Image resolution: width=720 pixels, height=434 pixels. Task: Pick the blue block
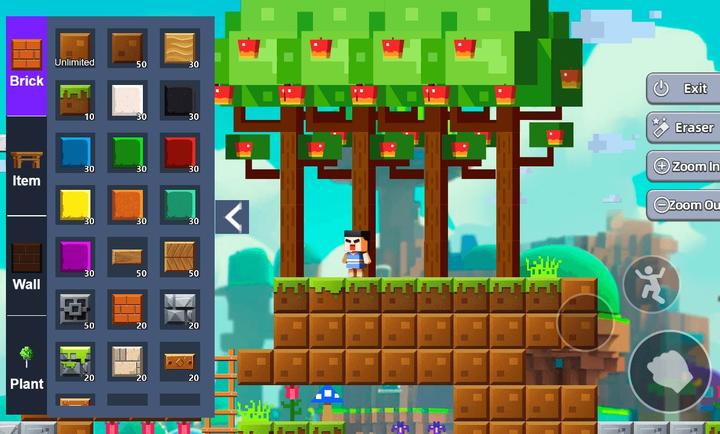click(x=75, y=152)
